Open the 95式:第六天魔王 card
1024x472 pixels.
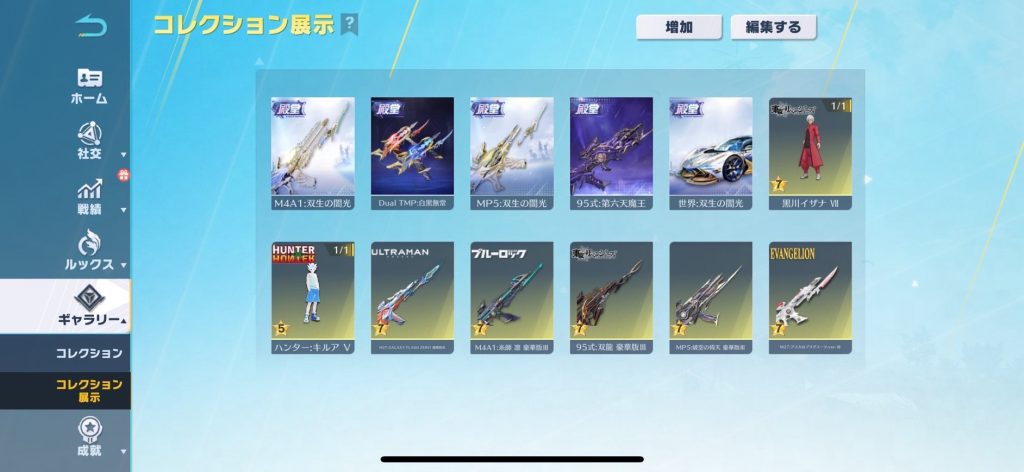point(611,153)
